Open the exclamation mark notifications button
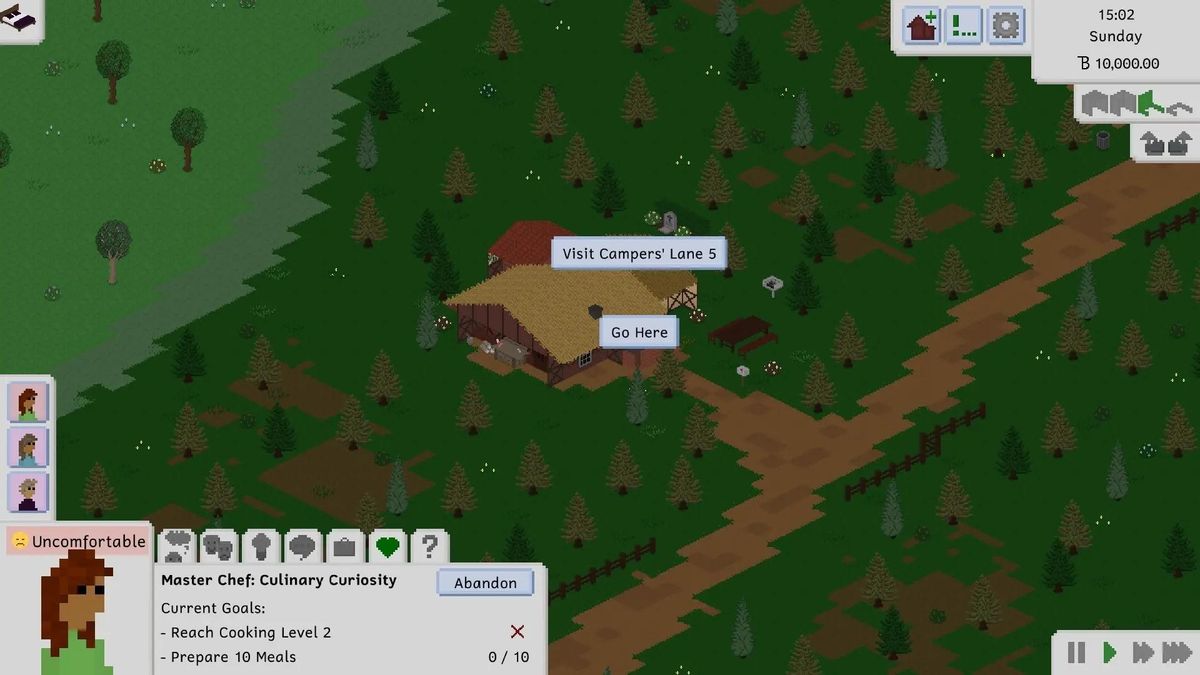 [964, 25]
